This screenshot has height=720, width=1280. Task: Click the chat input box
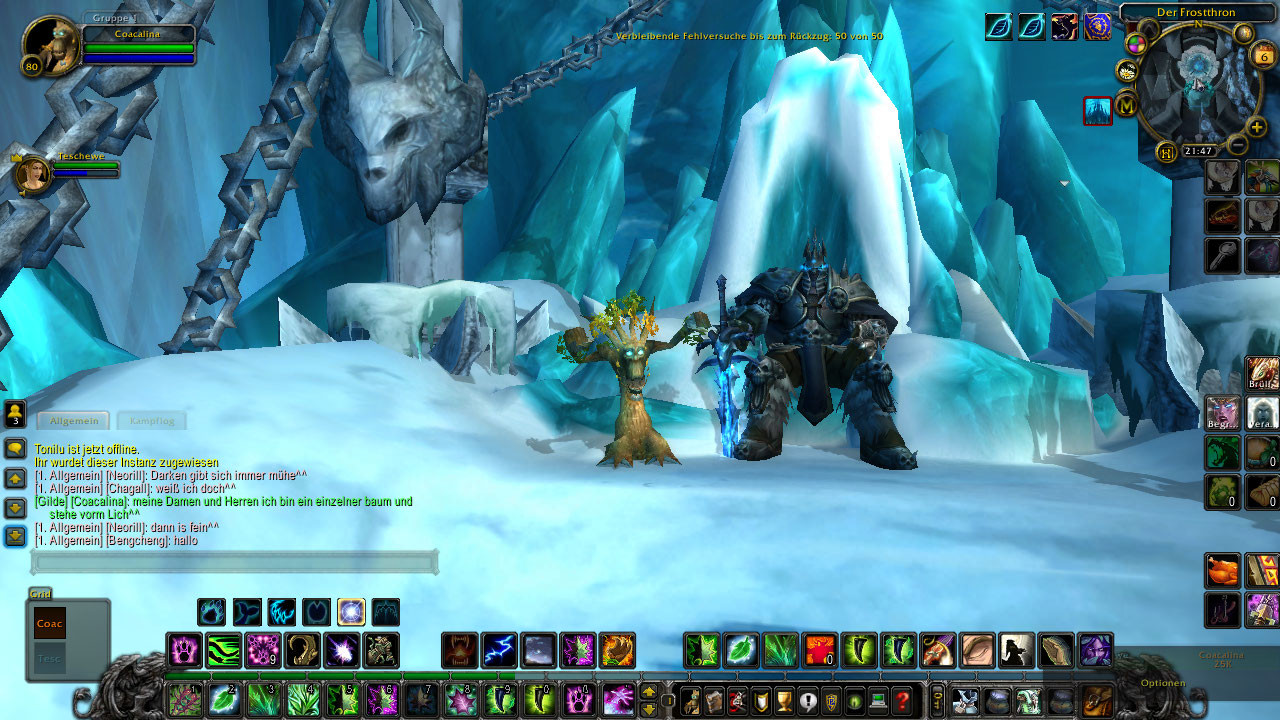coord(235,562)
